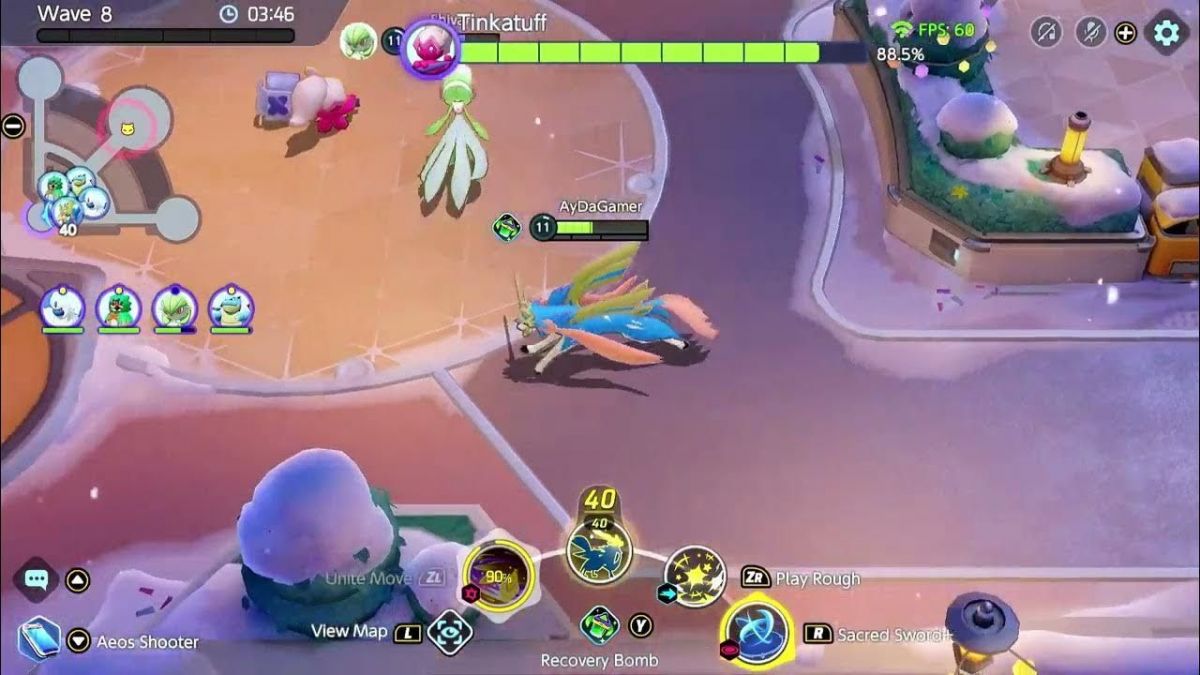This screenshot has height=675, width=1200.
Task: Toggle the muted speaker icon
Action: 1046,32
